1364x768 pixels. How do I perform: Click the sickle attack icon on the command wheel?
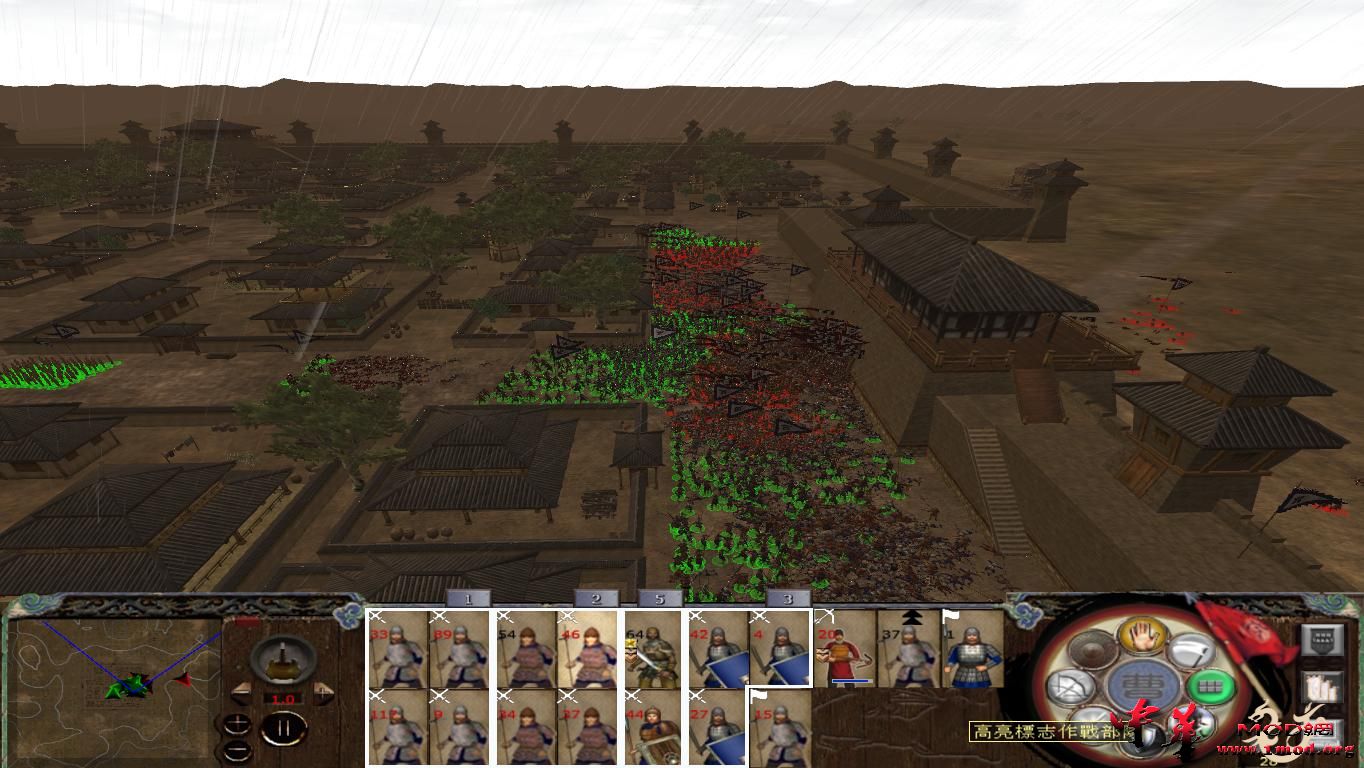1189,650
